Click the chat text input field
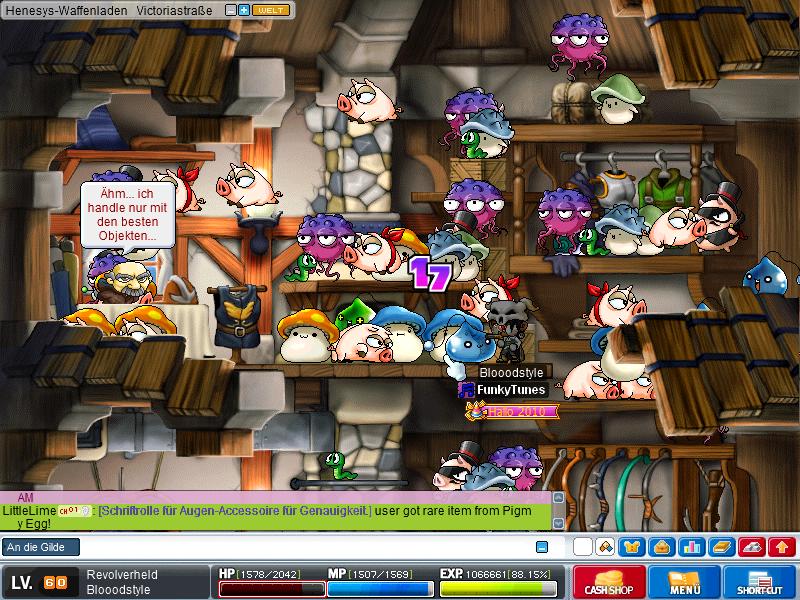800x600 pixels. (x=300, y=547)
